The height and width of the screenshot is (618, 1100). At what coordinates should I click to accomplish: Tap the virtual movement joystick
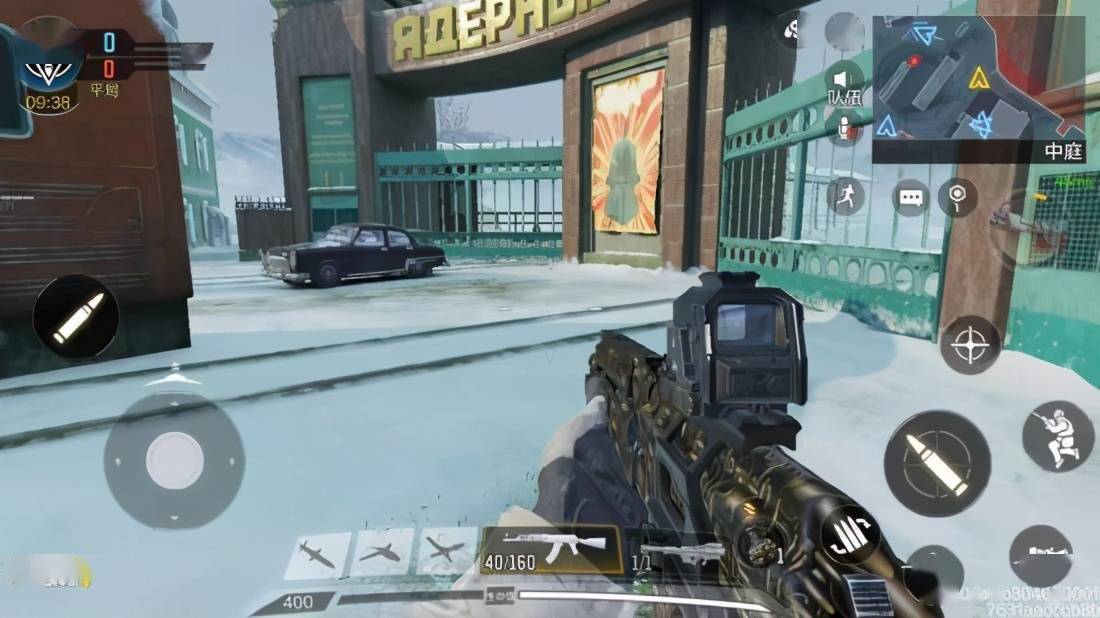point(174,460)
